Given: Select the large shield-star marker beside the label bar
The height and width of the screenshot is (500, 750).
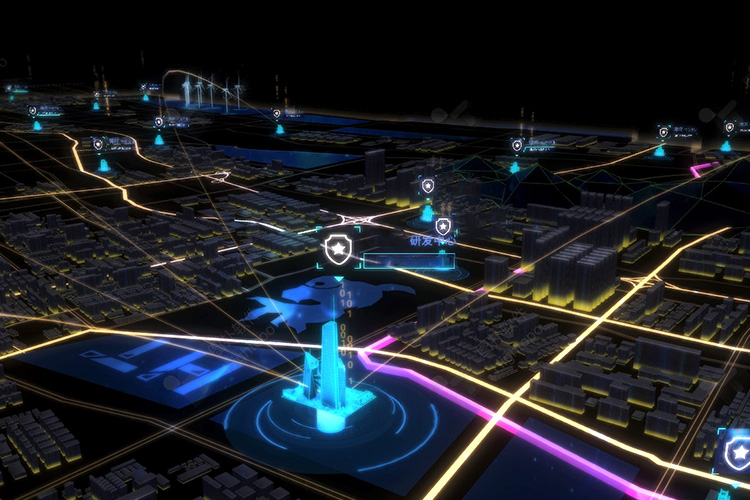Looking at the screenshot, I should coord(340,248).
